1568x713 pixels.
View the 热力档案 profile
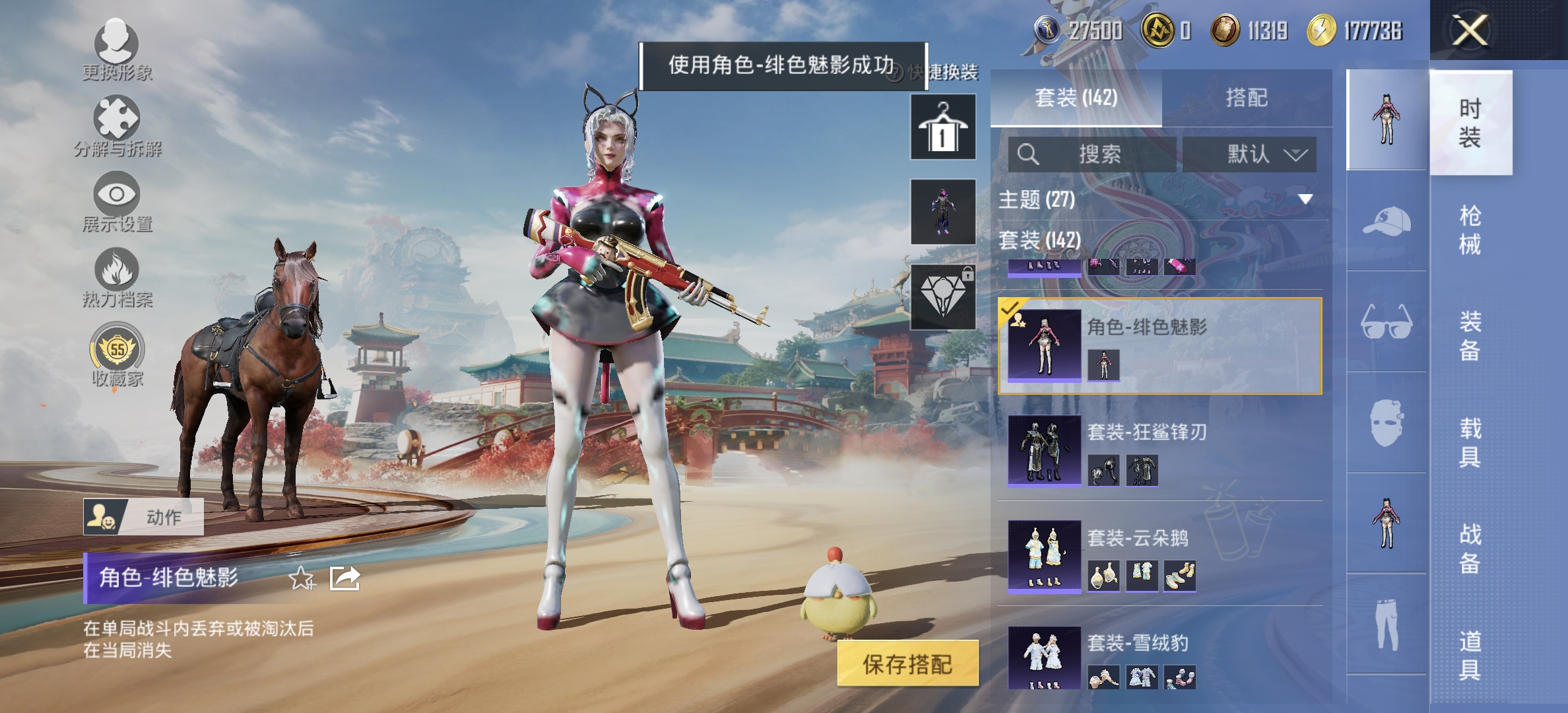pyautogui.click(x=117, y=274)
